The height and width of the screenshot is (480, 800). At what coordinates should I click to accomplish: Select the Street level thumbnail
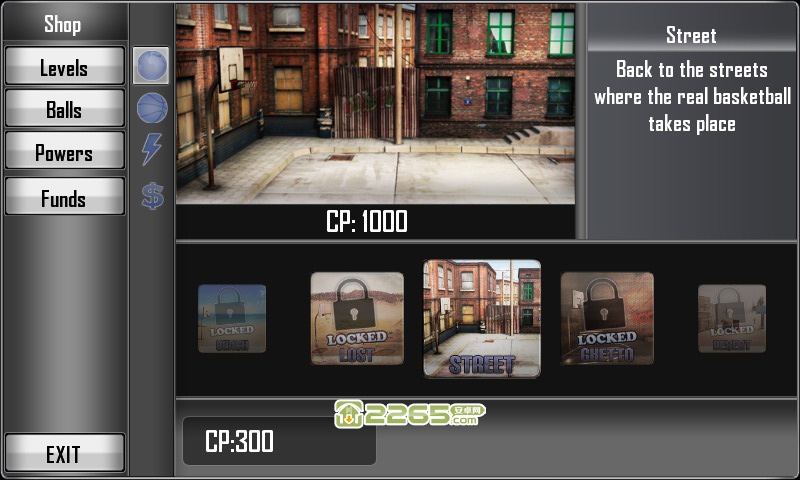[x=482, y=319]
